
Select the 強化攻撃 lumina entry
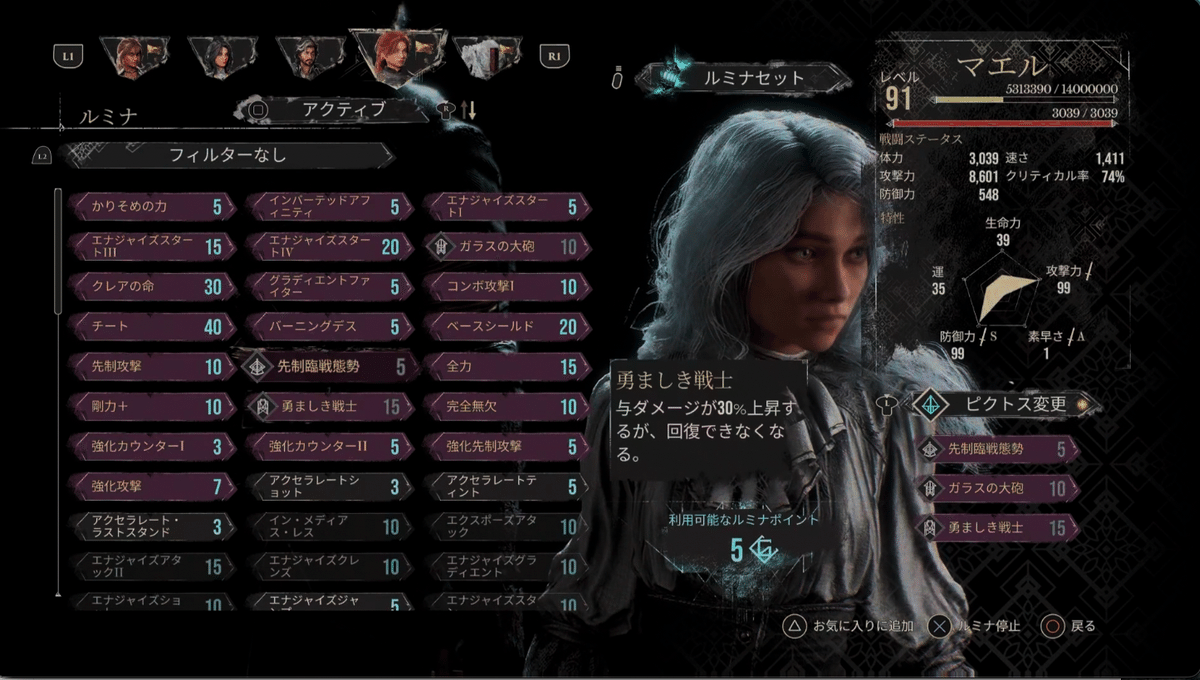coord(152,486)
